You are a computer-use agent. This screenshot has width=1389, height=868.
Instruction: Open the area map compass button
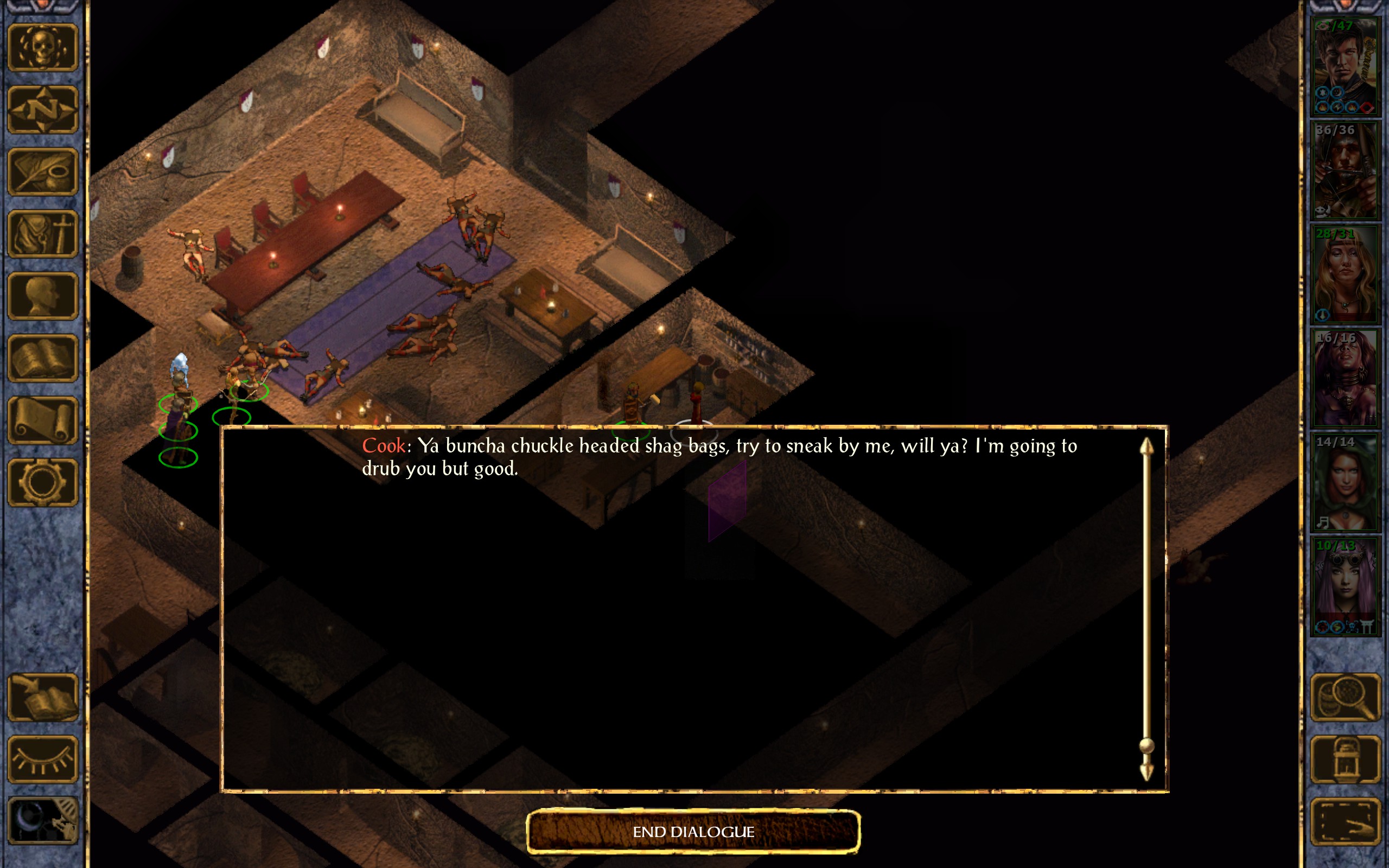click(43, 110)
